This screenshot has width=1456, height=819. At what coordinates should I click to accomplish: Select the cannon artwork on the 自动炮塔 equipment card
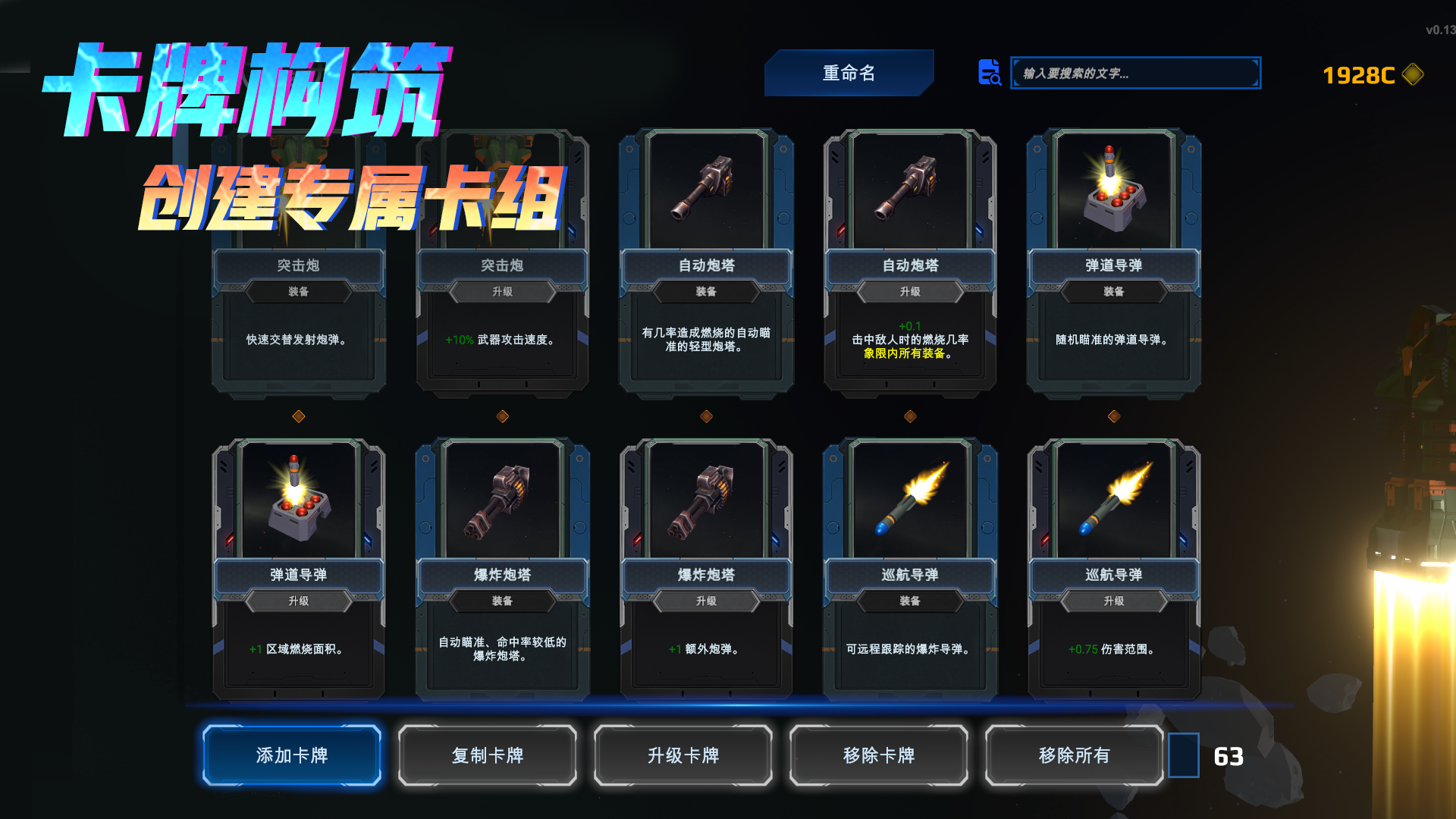[704, 190]
